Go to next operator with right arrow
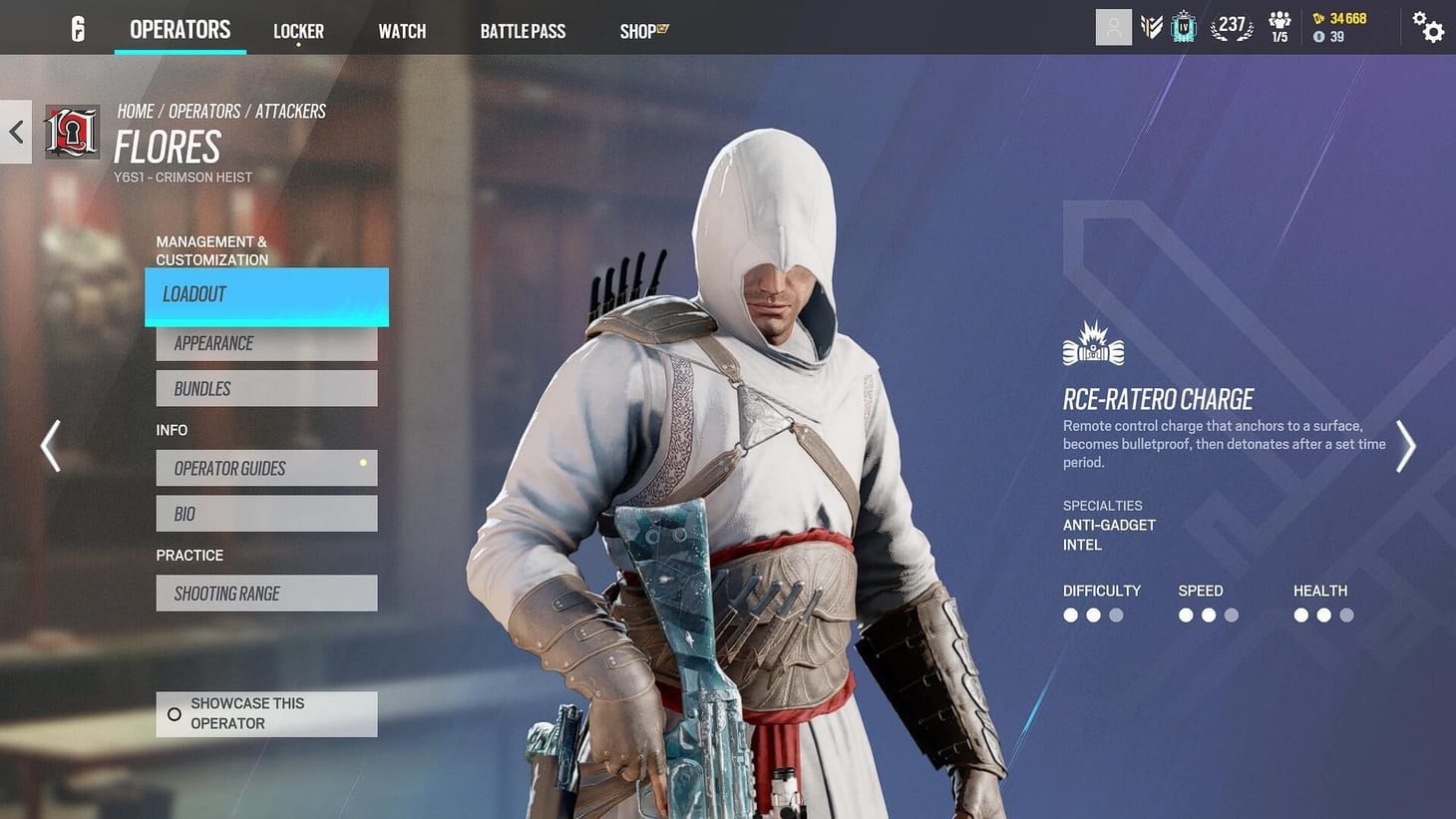The width and height of the screenshot is (1456, 819). pyautogui.click(x=1406, y=446)
